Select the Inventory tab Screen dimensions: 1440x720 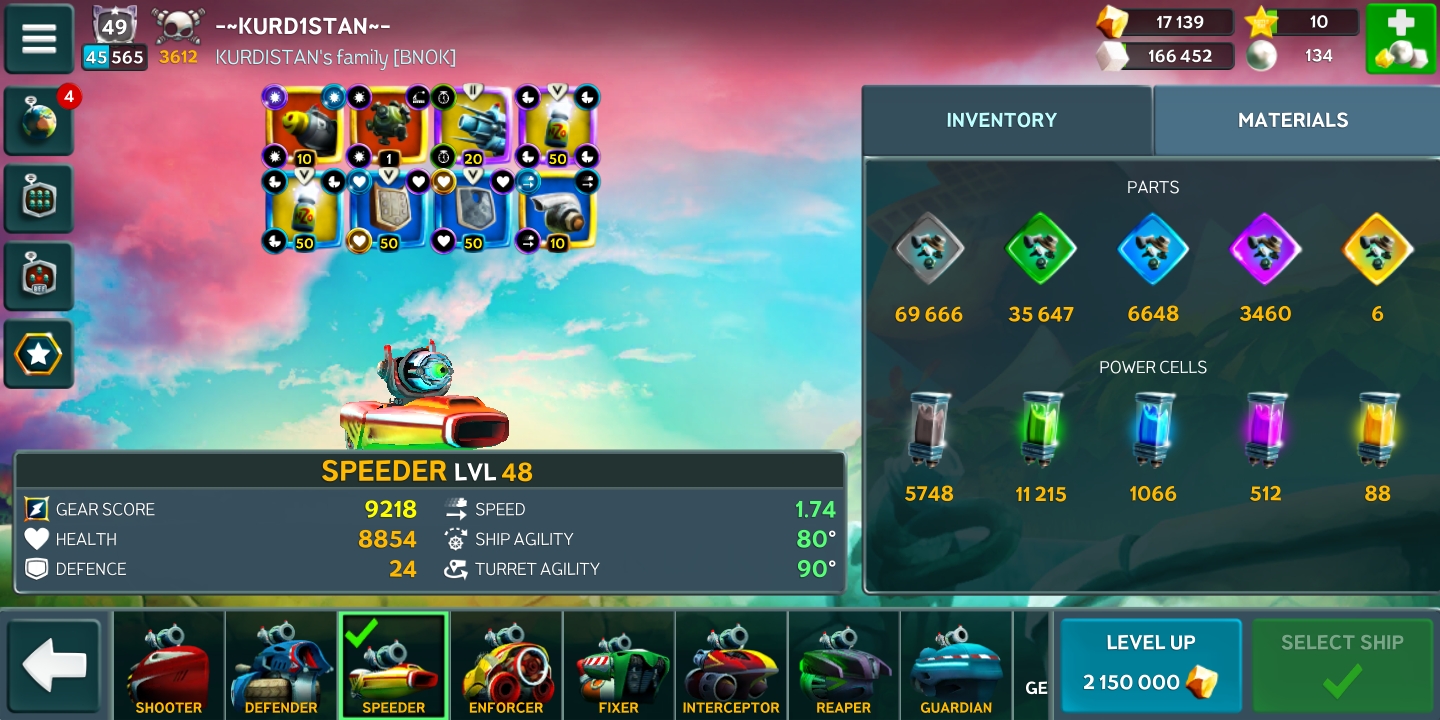(x=1001, y=120)
